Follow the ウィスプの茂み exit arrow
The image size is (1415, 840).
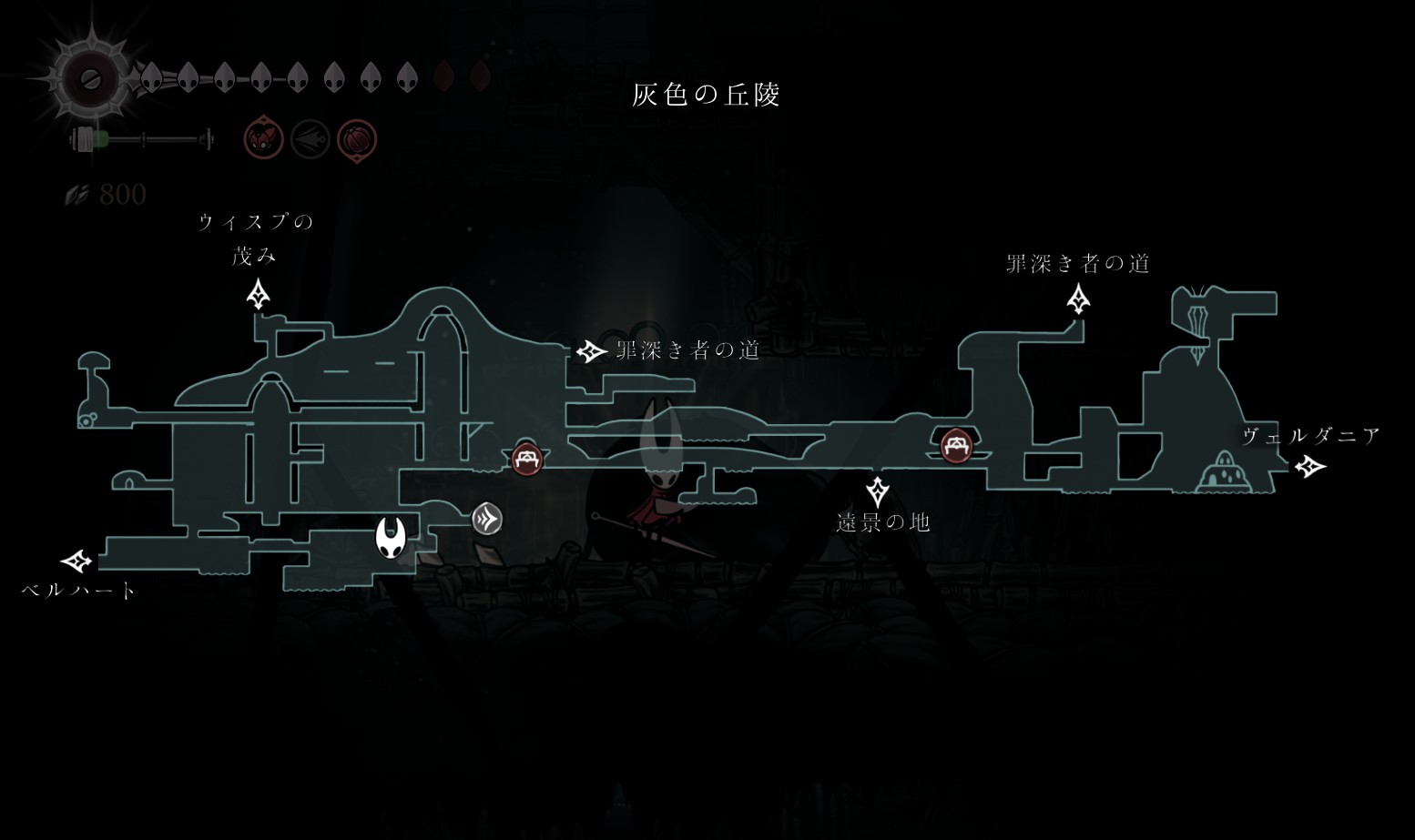[x=259, y=295]
